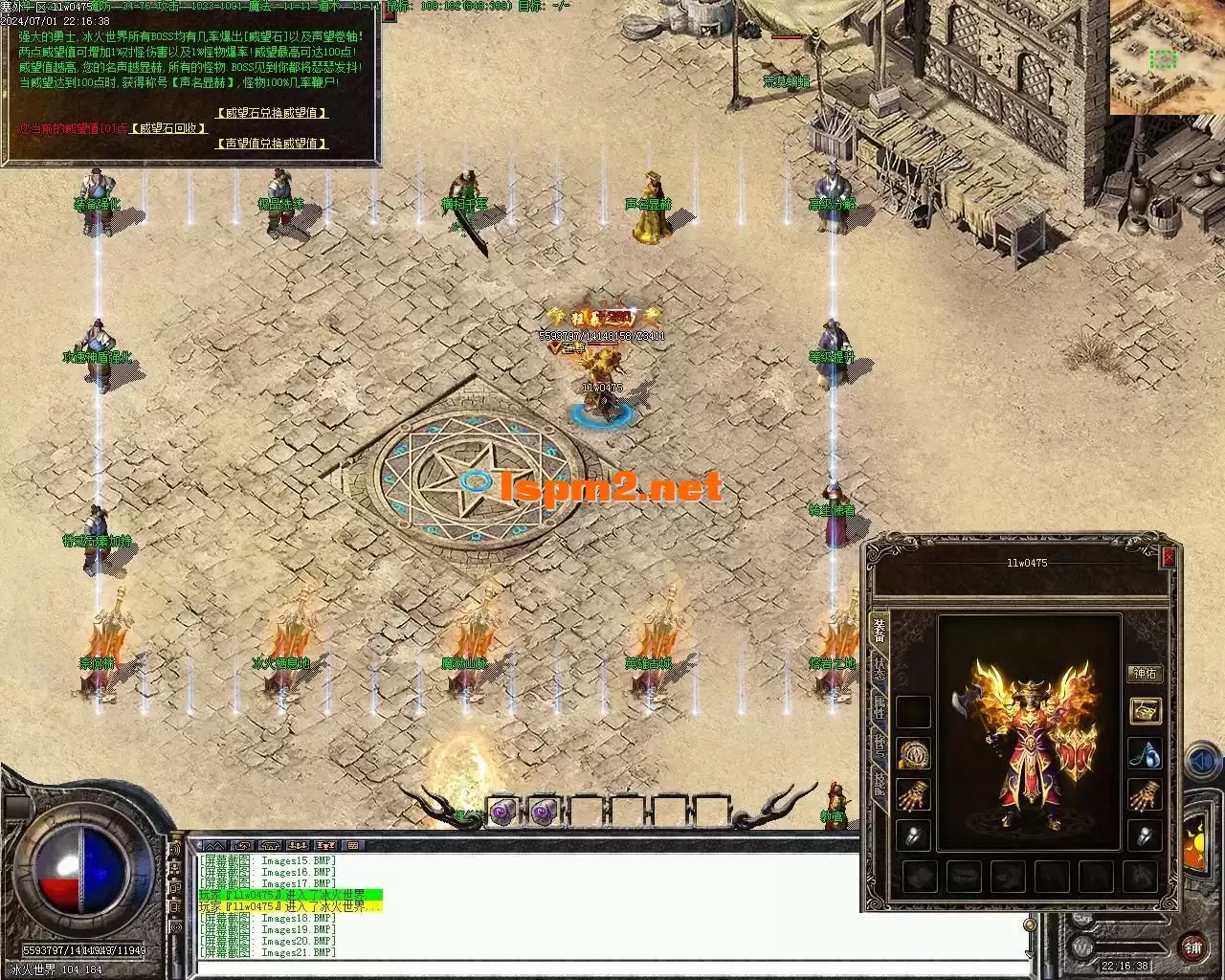Close the 11w0475 character panel
The image size is (1225, 980).
tap(1169, 558)
